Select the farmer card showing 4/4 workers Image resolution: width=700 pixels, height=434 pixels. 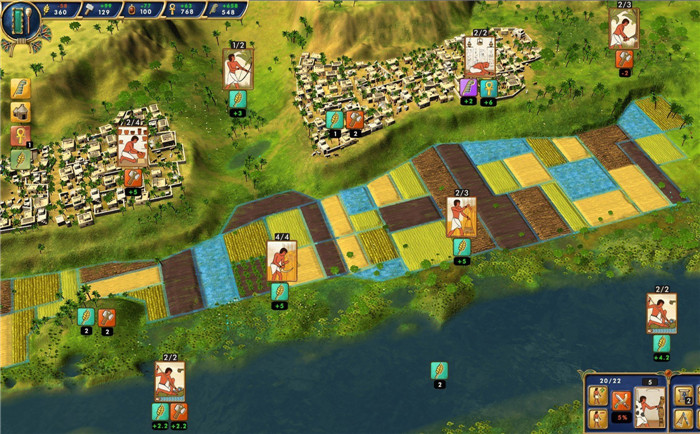pos(281,261)
